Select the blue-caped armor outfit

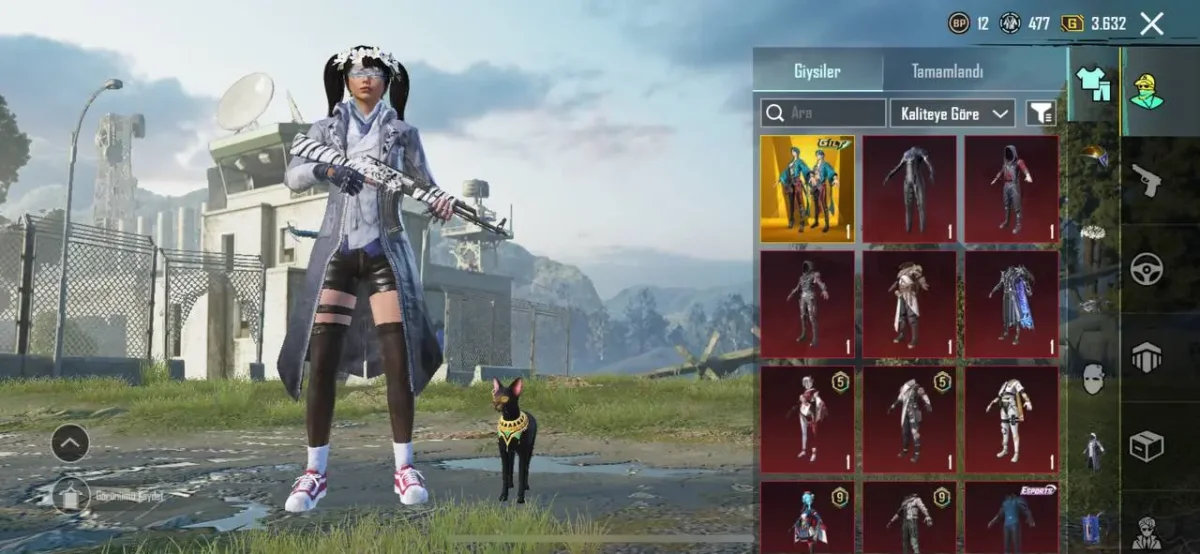point(1011,304)
